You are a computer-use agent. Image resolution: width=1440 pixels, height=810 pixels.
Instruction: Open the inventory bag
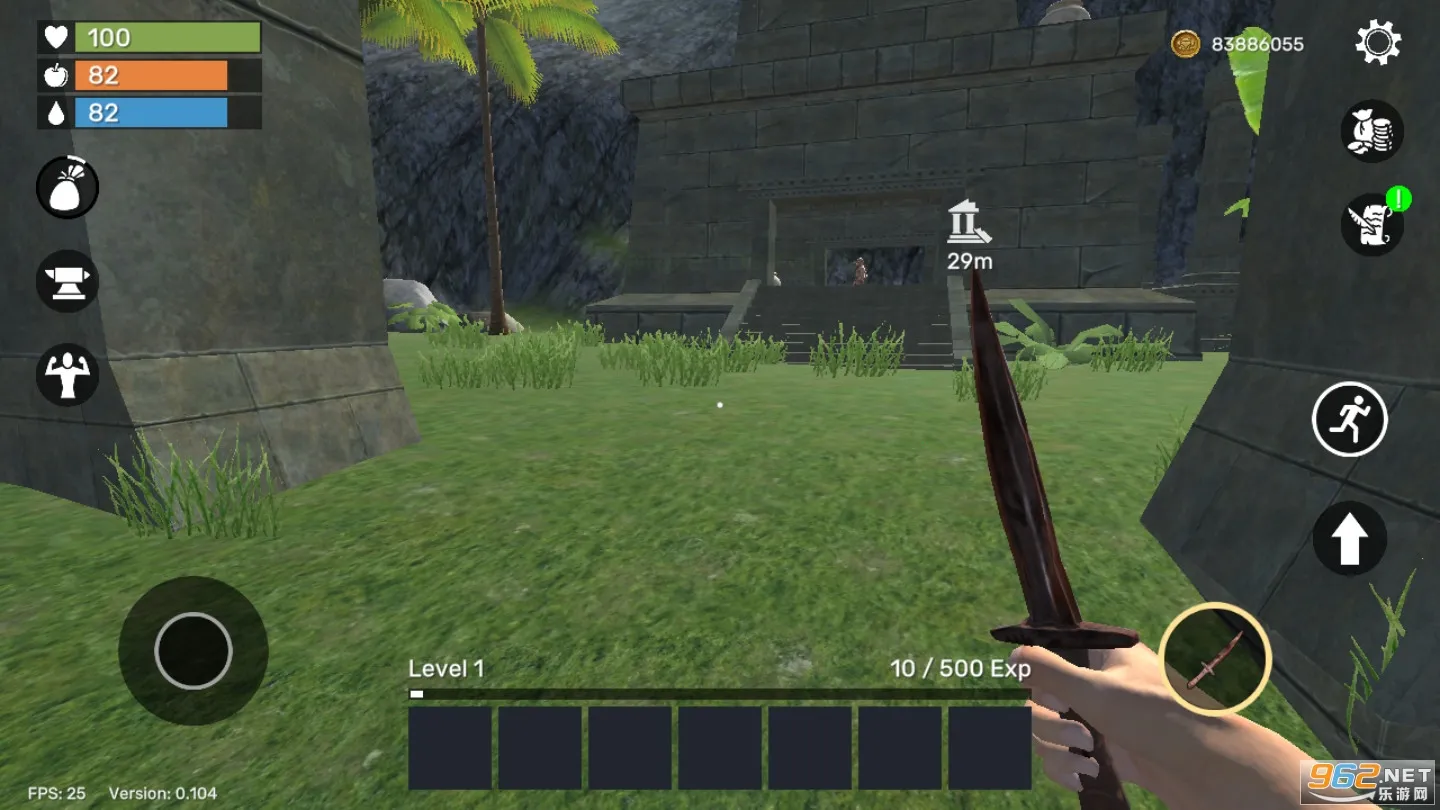(x=68, y=187)
